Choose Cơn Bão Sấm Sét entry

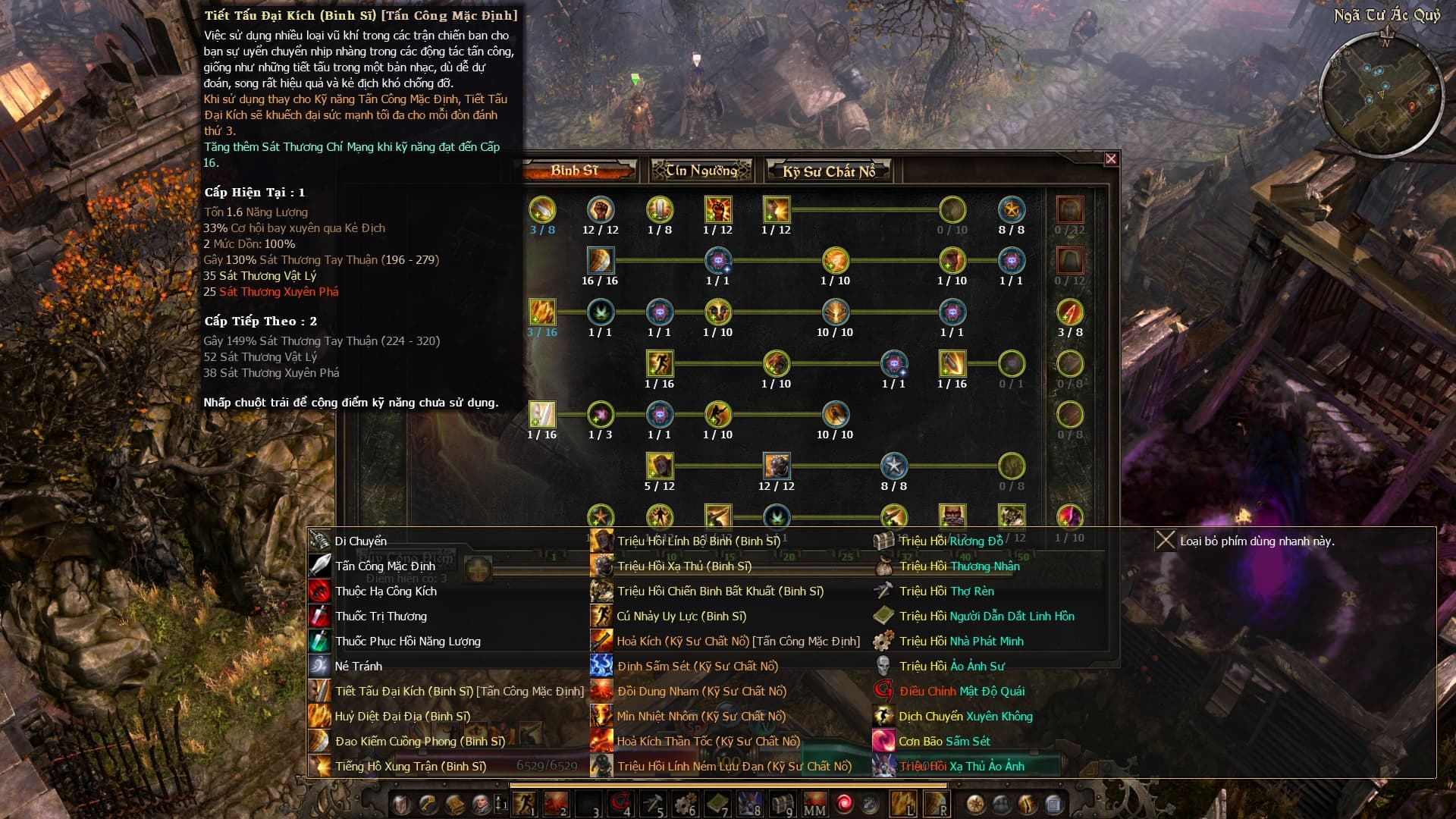944,742
